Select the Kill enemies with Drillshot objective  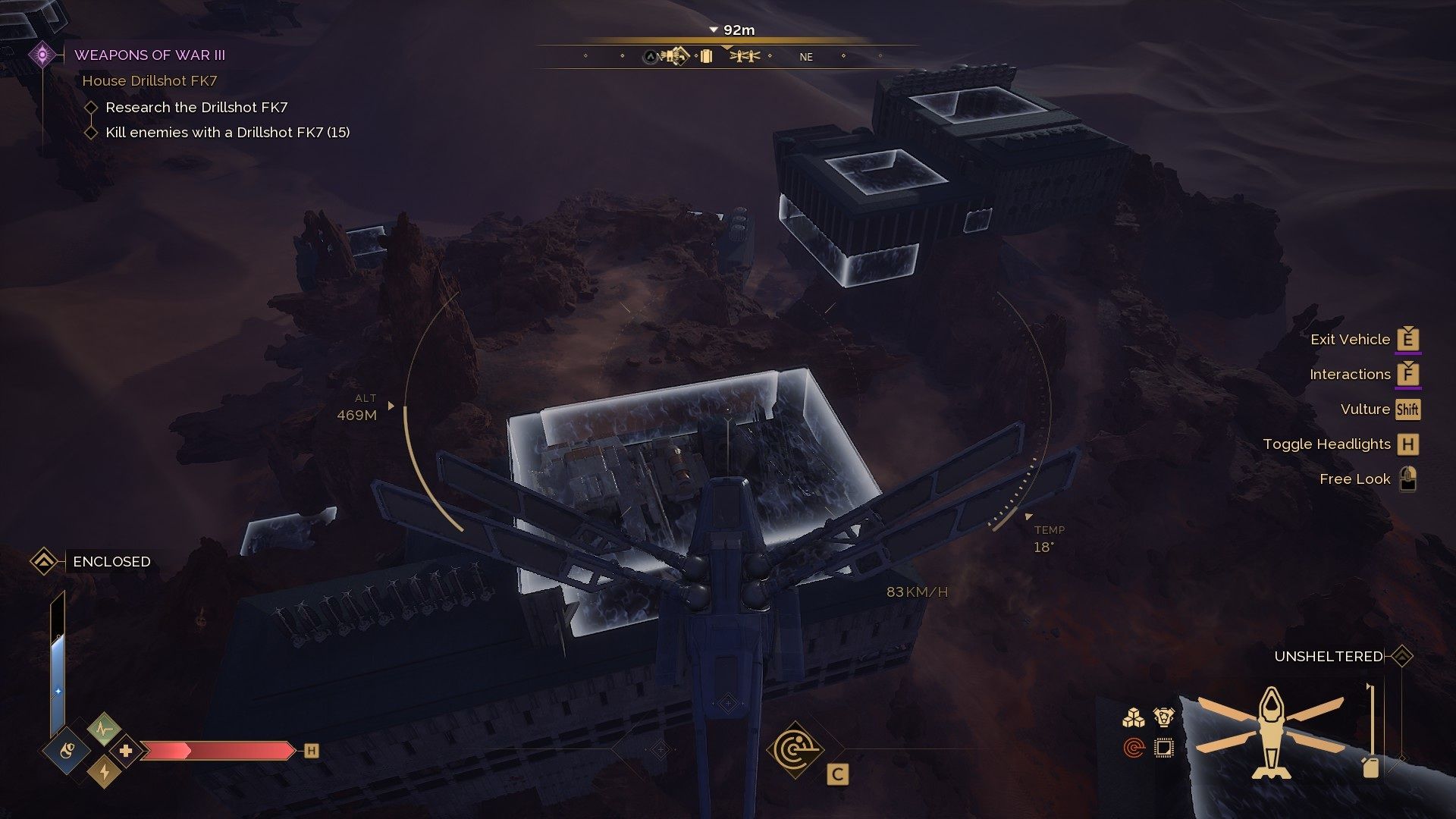[x=227, y=133]
